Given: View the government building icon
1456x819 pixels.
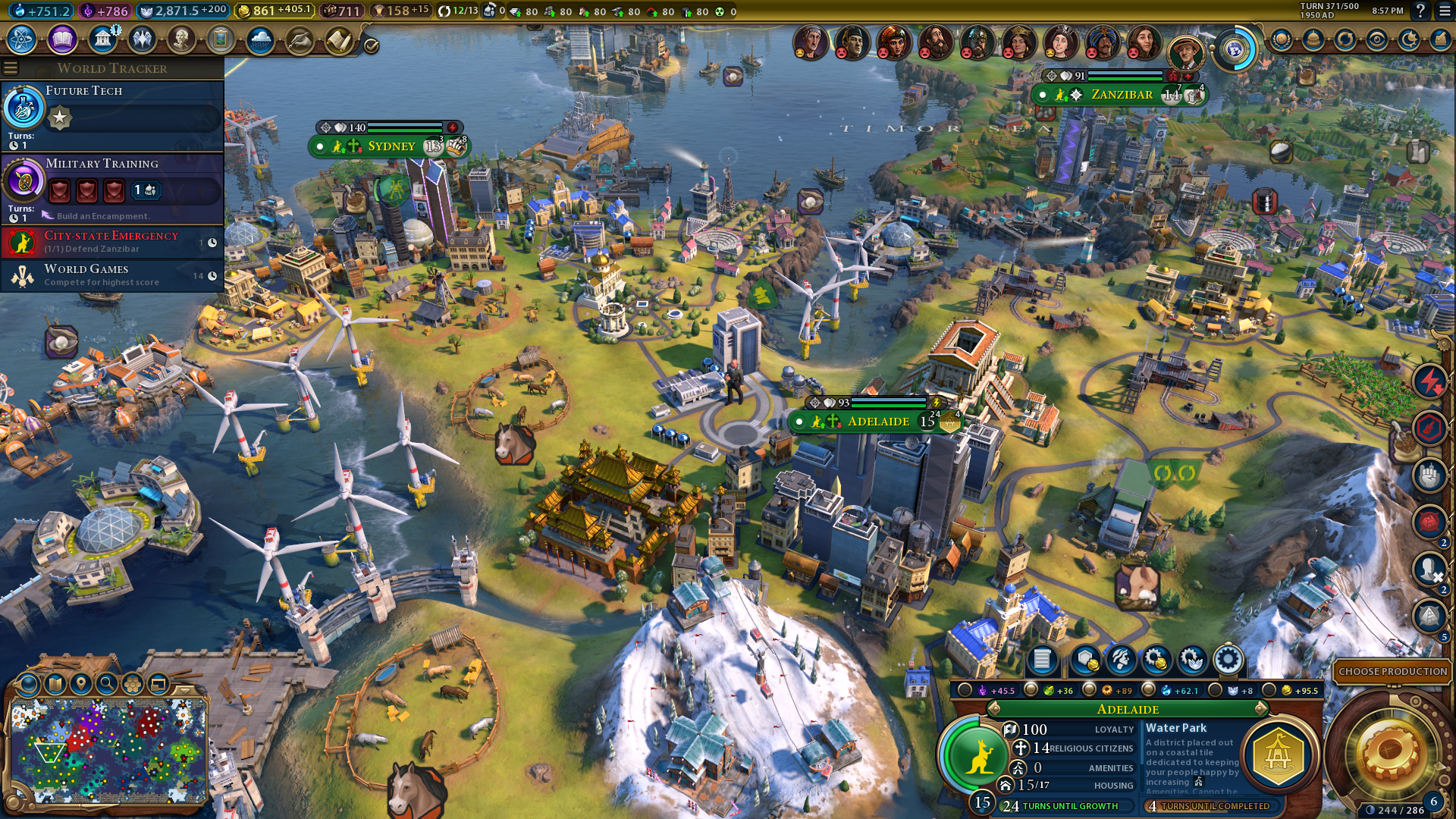Looking at the screenshot, I should click(x=102, y=39).
